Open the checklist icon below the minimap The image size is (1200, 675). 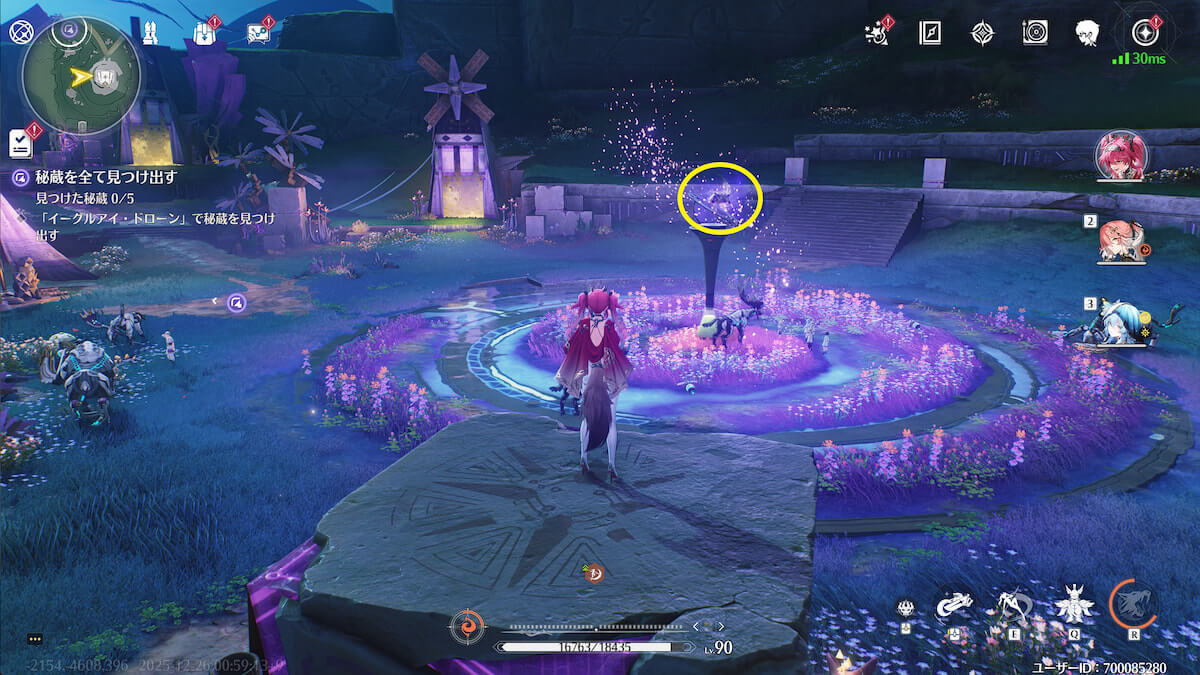click(x=22, y=143)
